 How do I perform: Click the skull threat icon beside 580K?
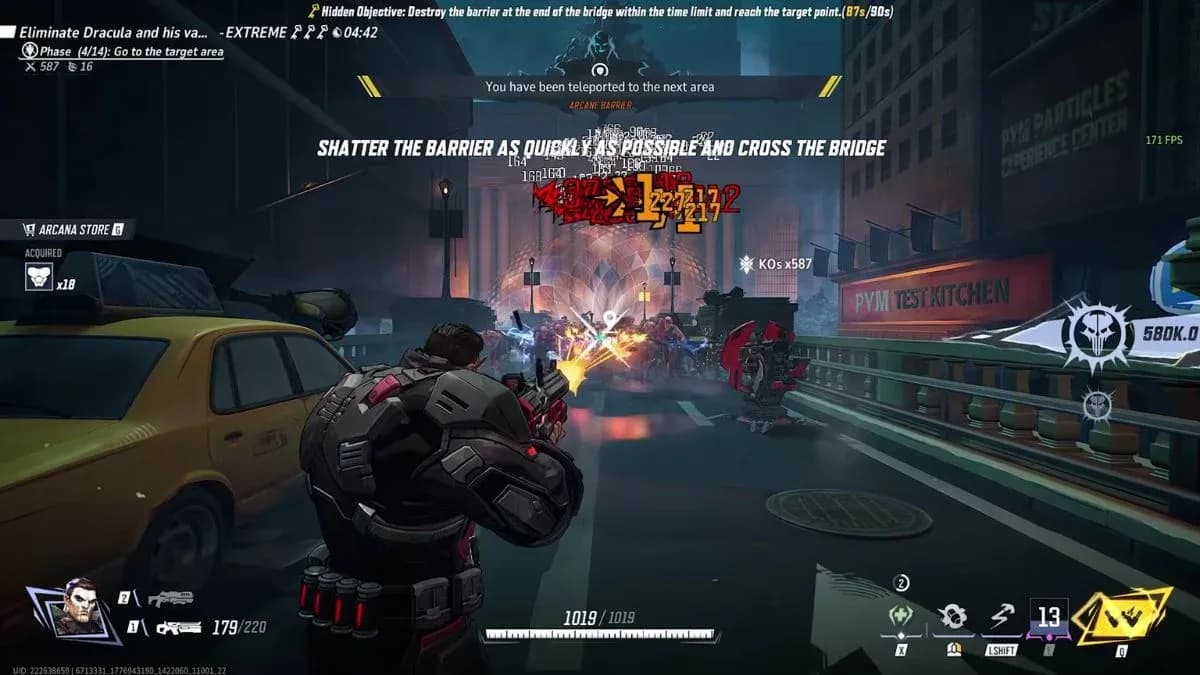tap(1095, 334)
